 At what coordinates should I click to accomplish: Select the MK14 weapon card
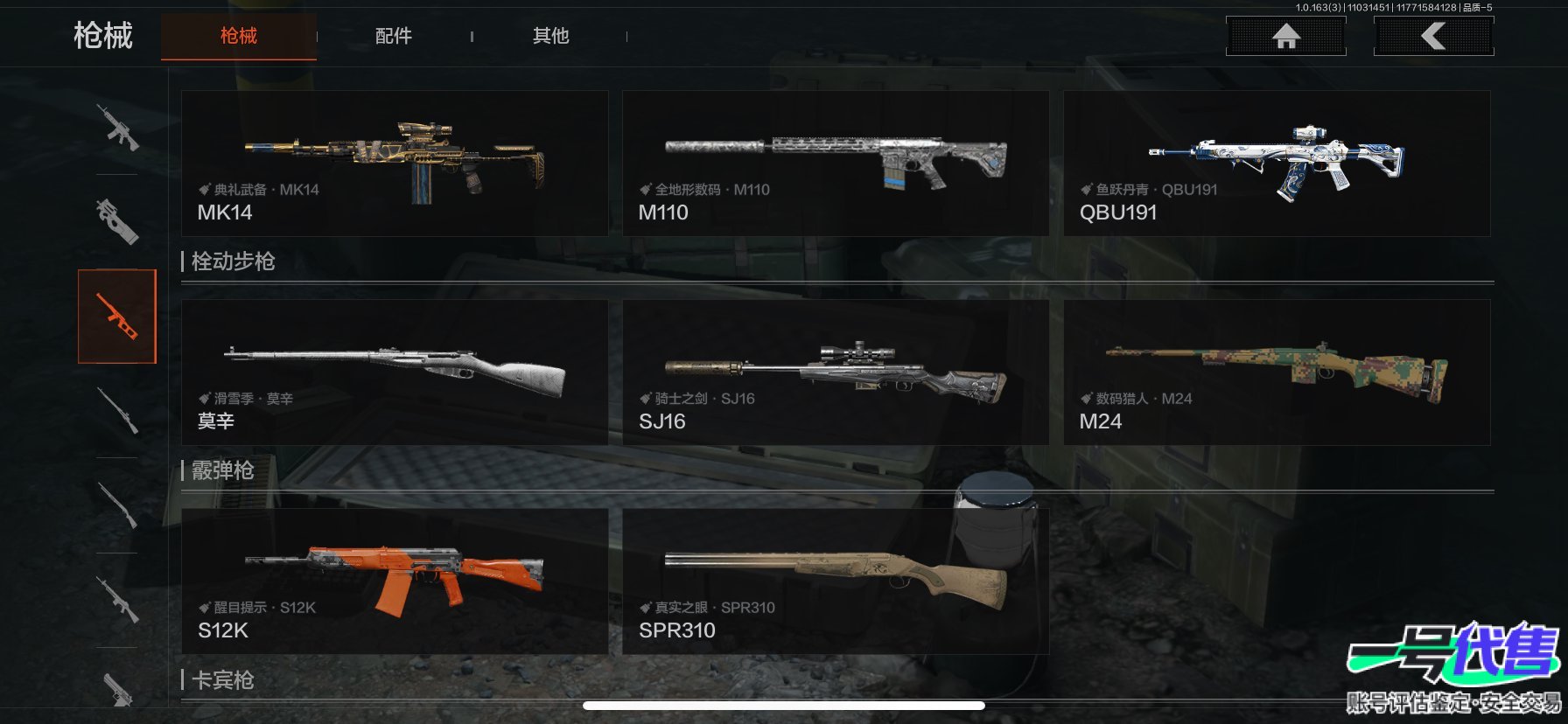coord(395,164)
